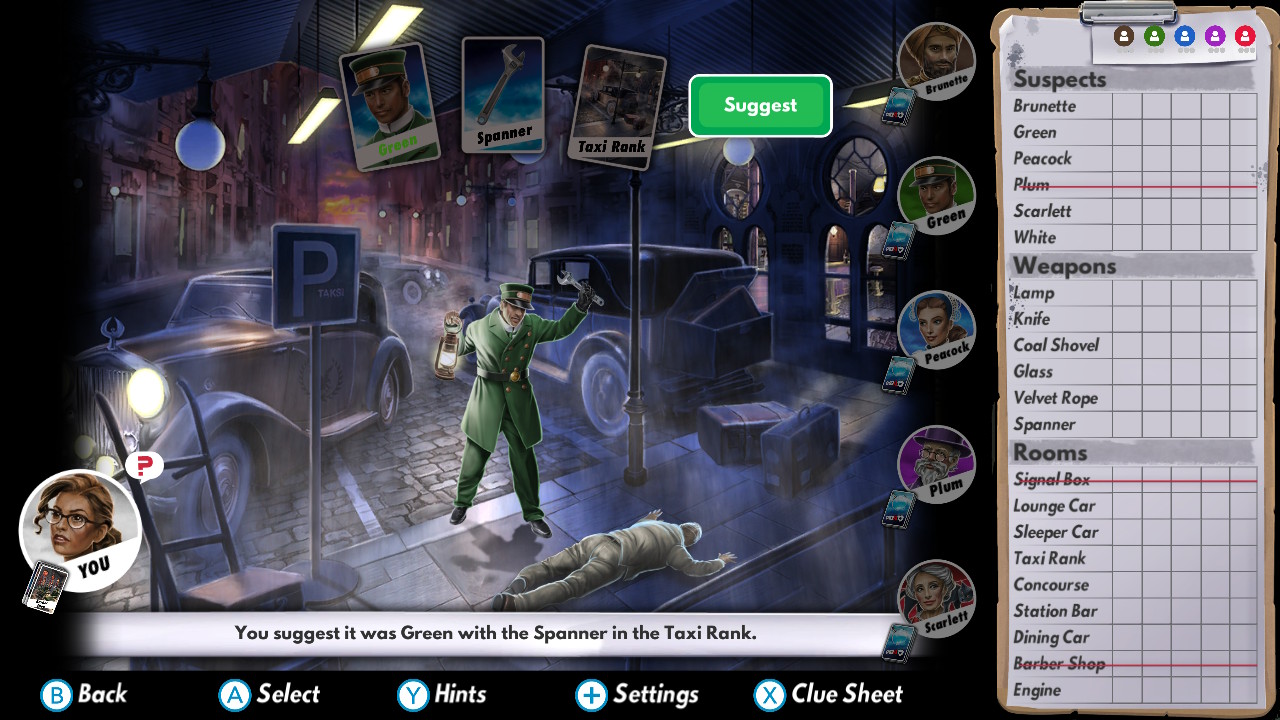Click your own player avatar bottom left

pyautogui.click(x=82, y=530)
